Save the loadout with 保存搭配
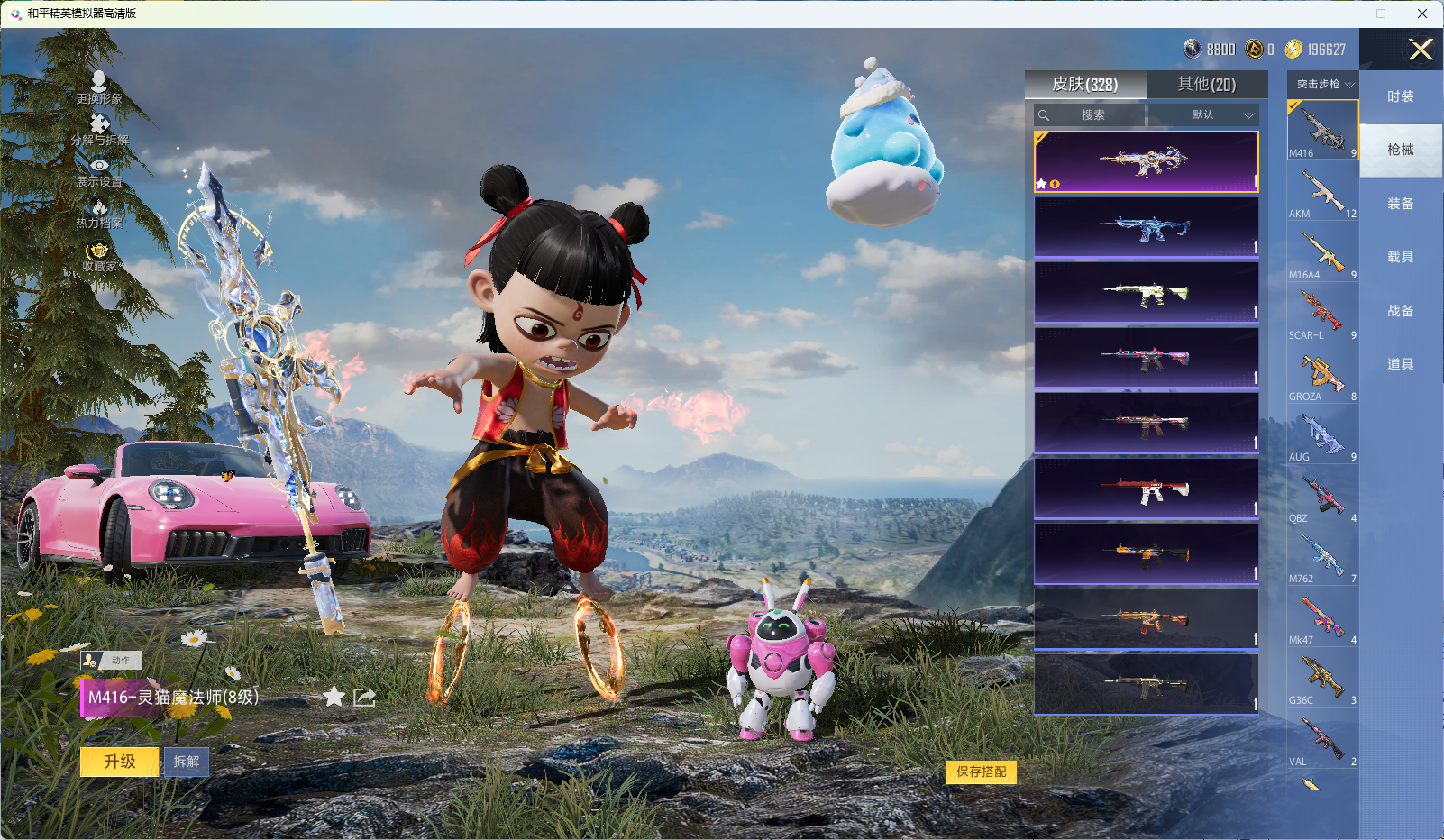This screenshot has height=840, width=1444. click(x=981, y=772)
